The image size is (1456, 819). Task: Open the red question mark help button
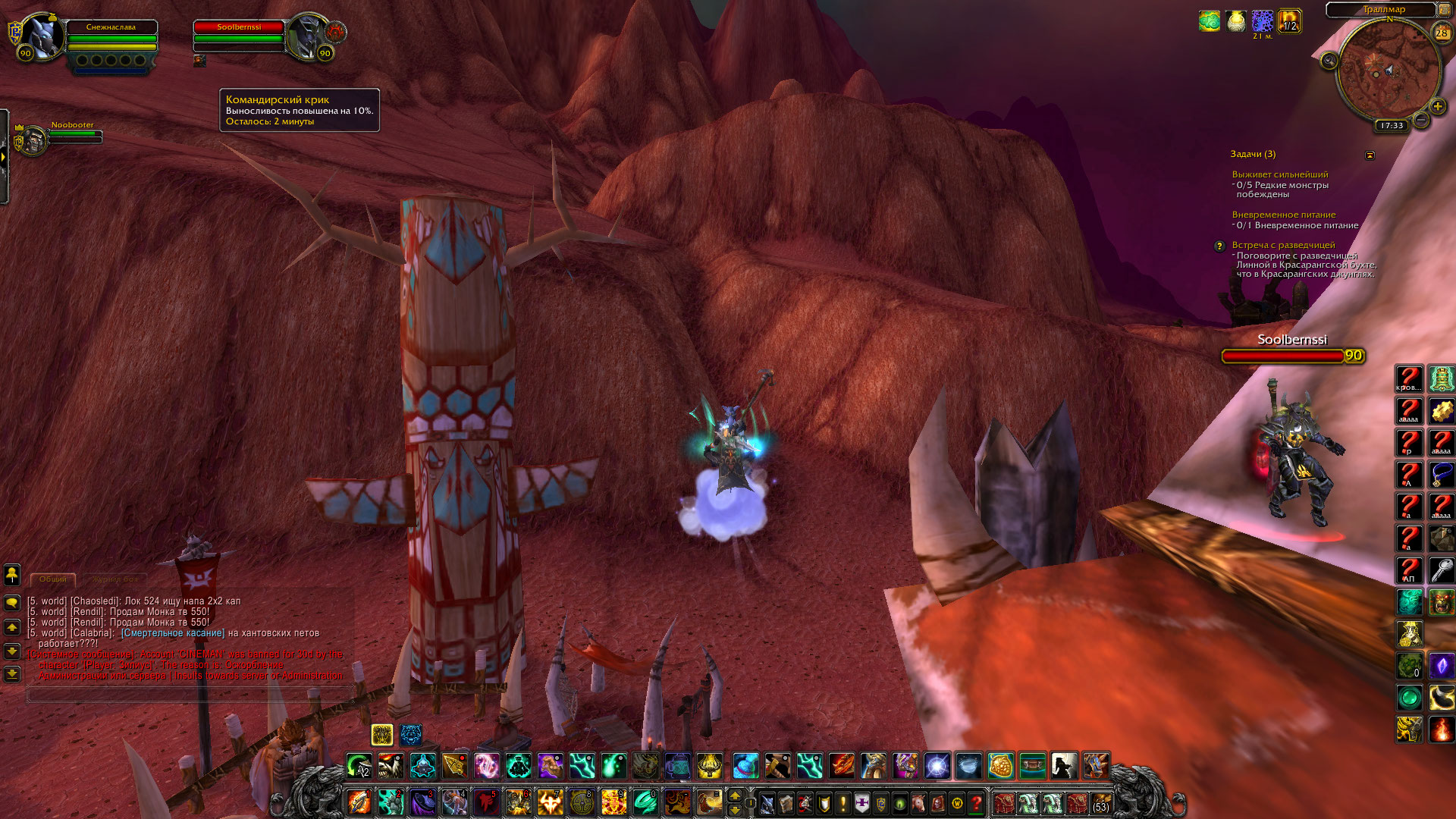977,802
